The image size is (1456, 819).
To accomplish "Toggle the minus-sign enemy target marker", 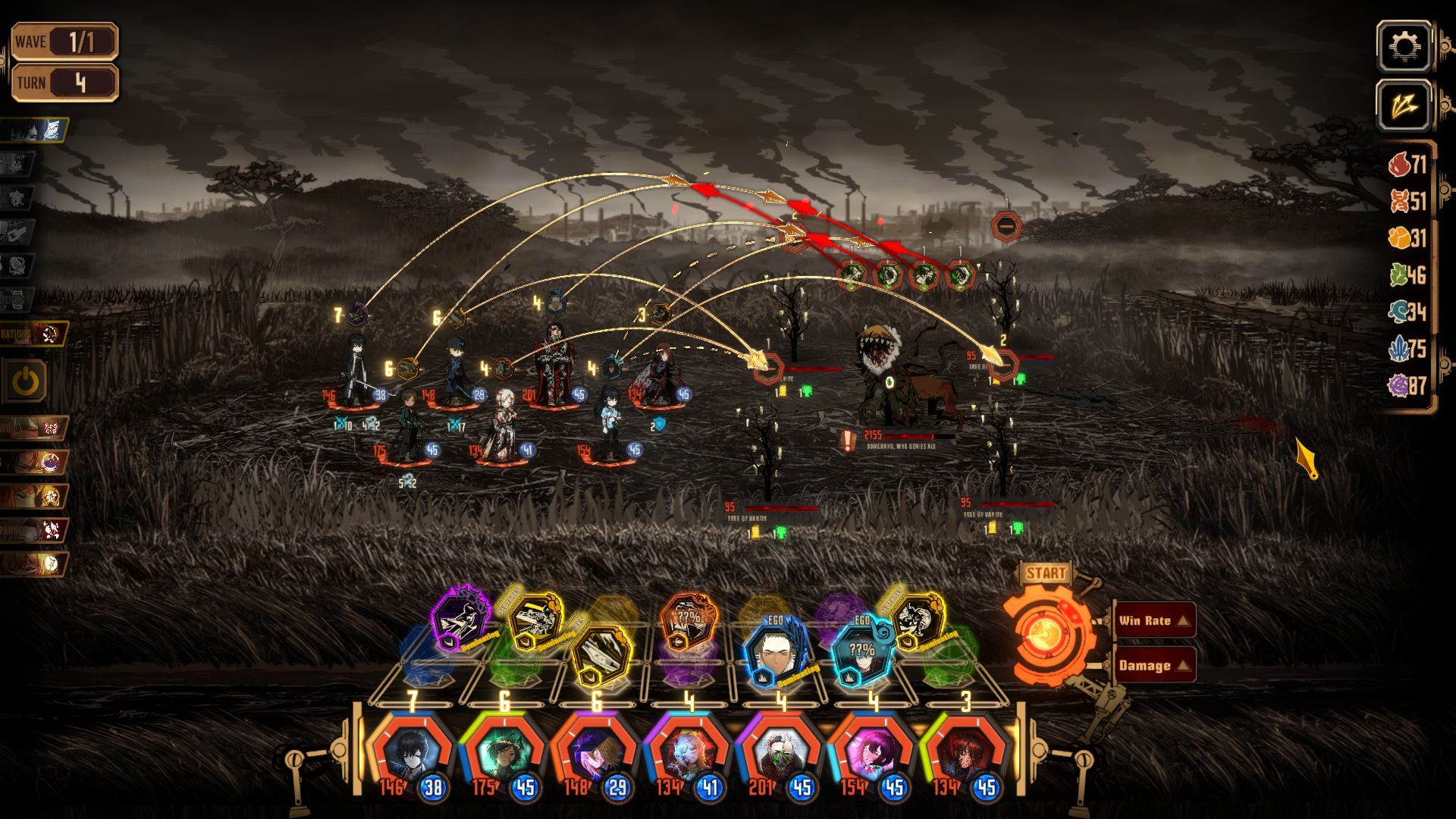I will (x=1007, y=225).
